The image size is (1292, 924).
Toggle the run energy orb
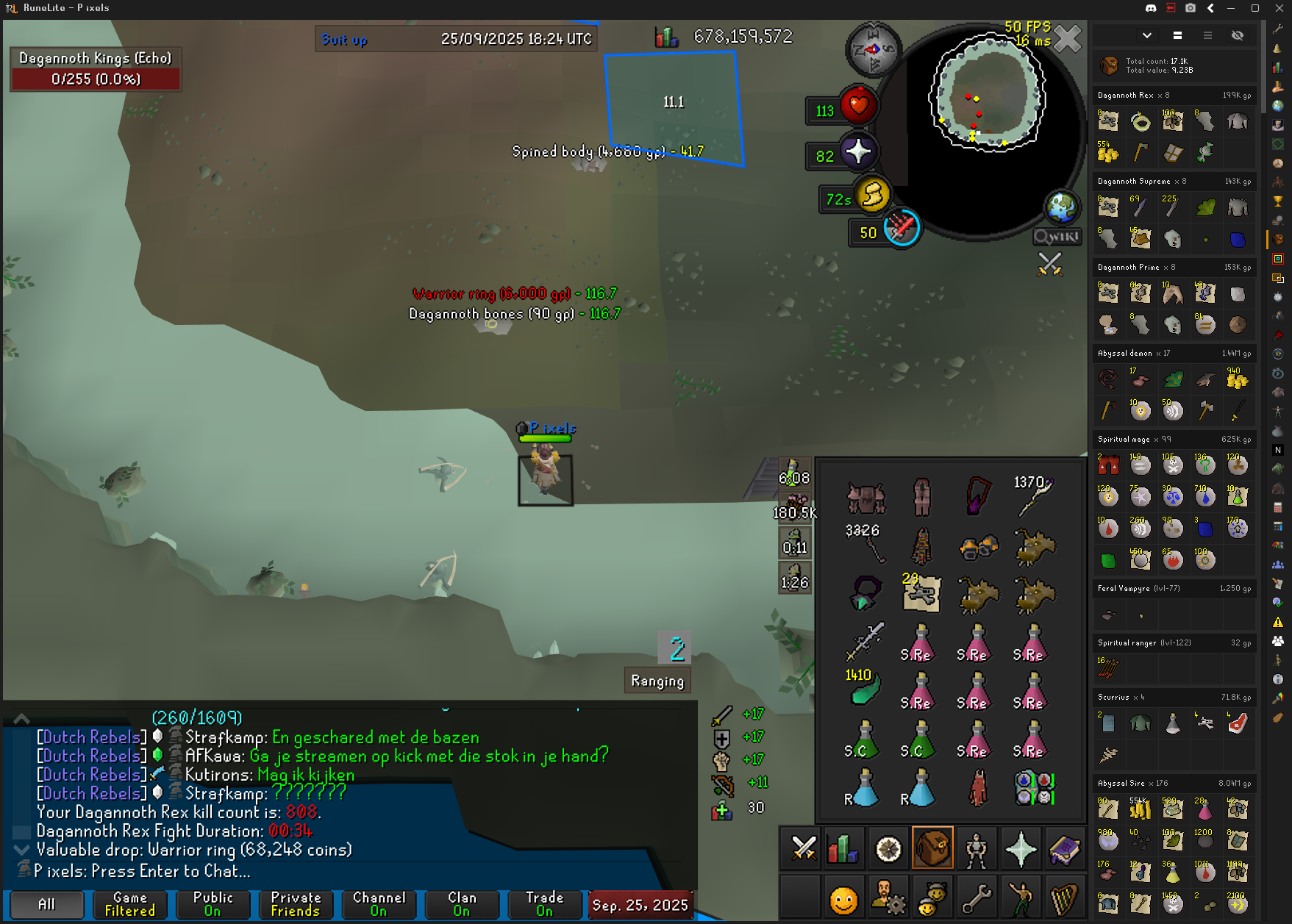(873, 195)
